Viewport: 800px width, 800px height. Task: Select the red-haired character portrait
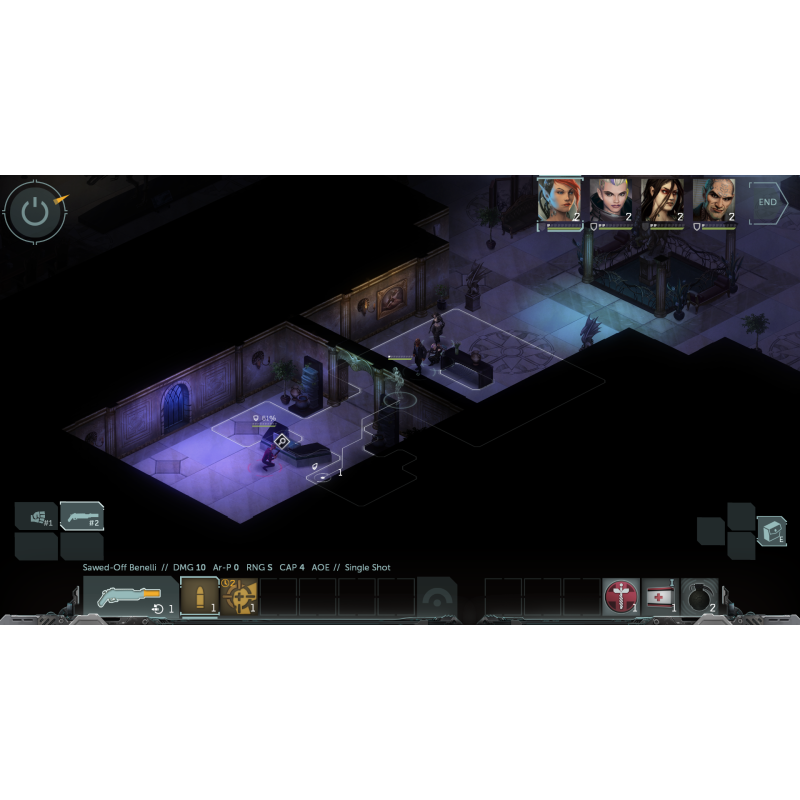click(559, 201)
